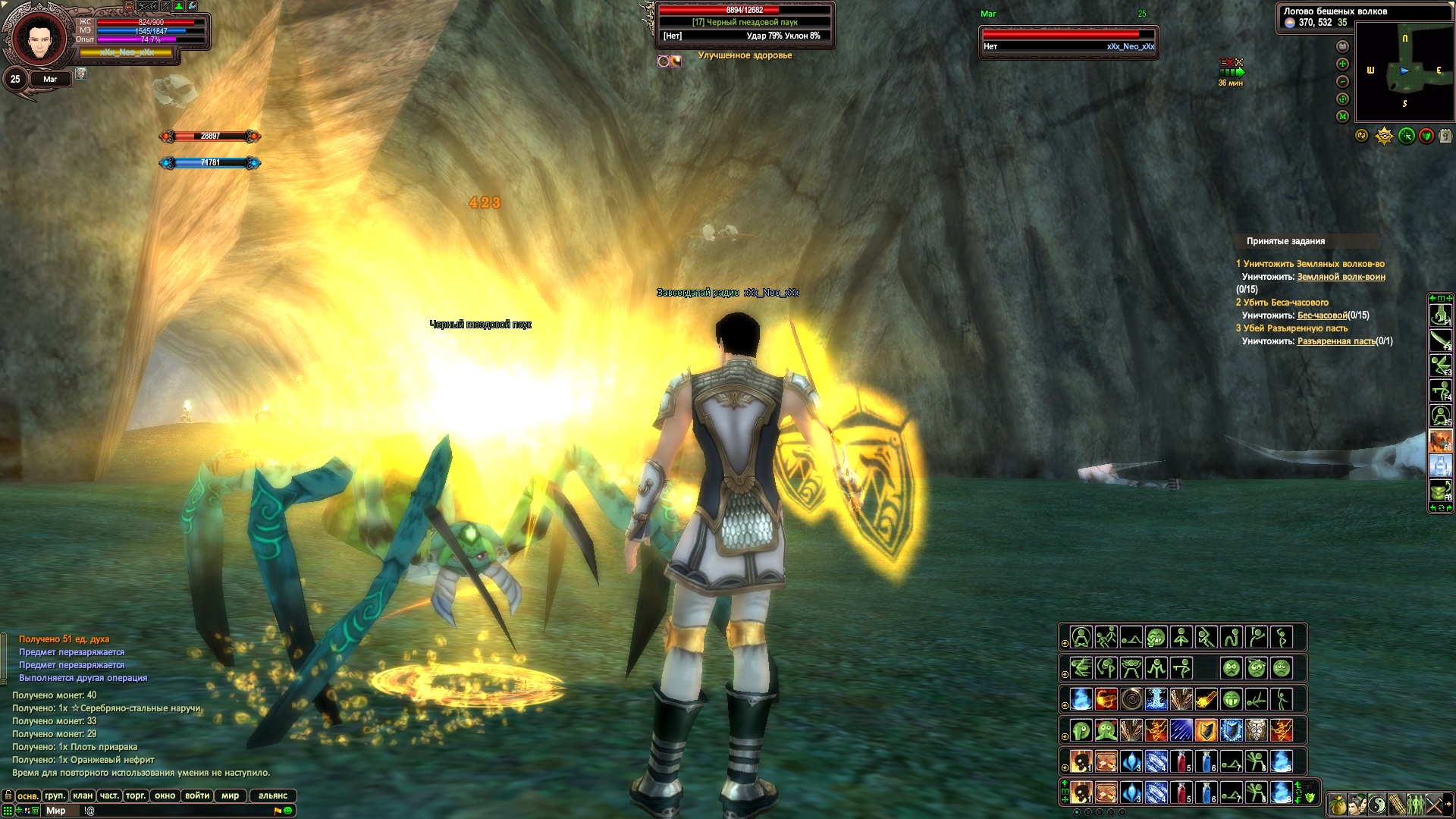The width and height of the screenshot is (1456, 819).
Task: Activate the golden shield skill icon
Action: pyautogui.click(x=1206, y=730)
